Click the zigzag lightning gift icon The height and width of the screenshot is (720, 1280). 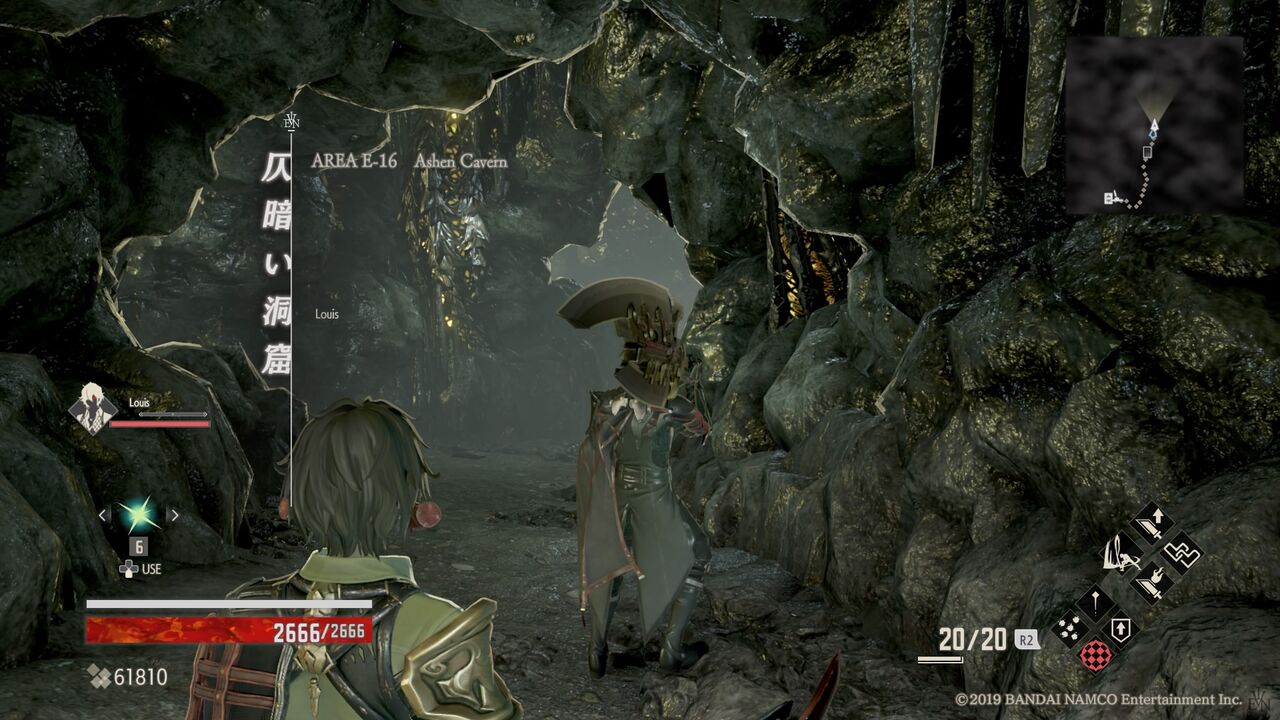[x=1182, y=555]
